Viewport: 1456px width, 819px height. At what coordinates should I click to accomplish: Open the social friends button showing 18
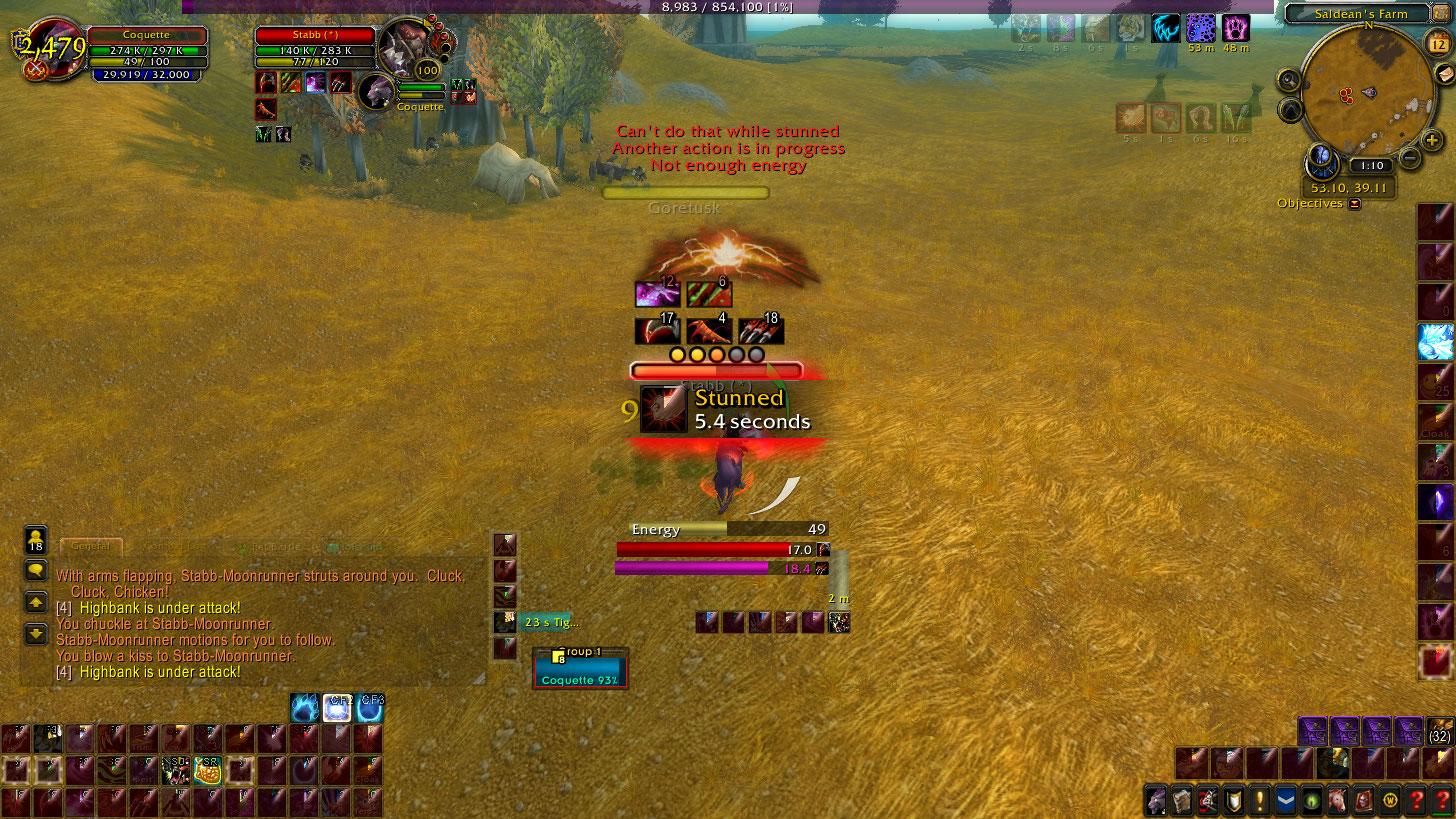(36, 540)
